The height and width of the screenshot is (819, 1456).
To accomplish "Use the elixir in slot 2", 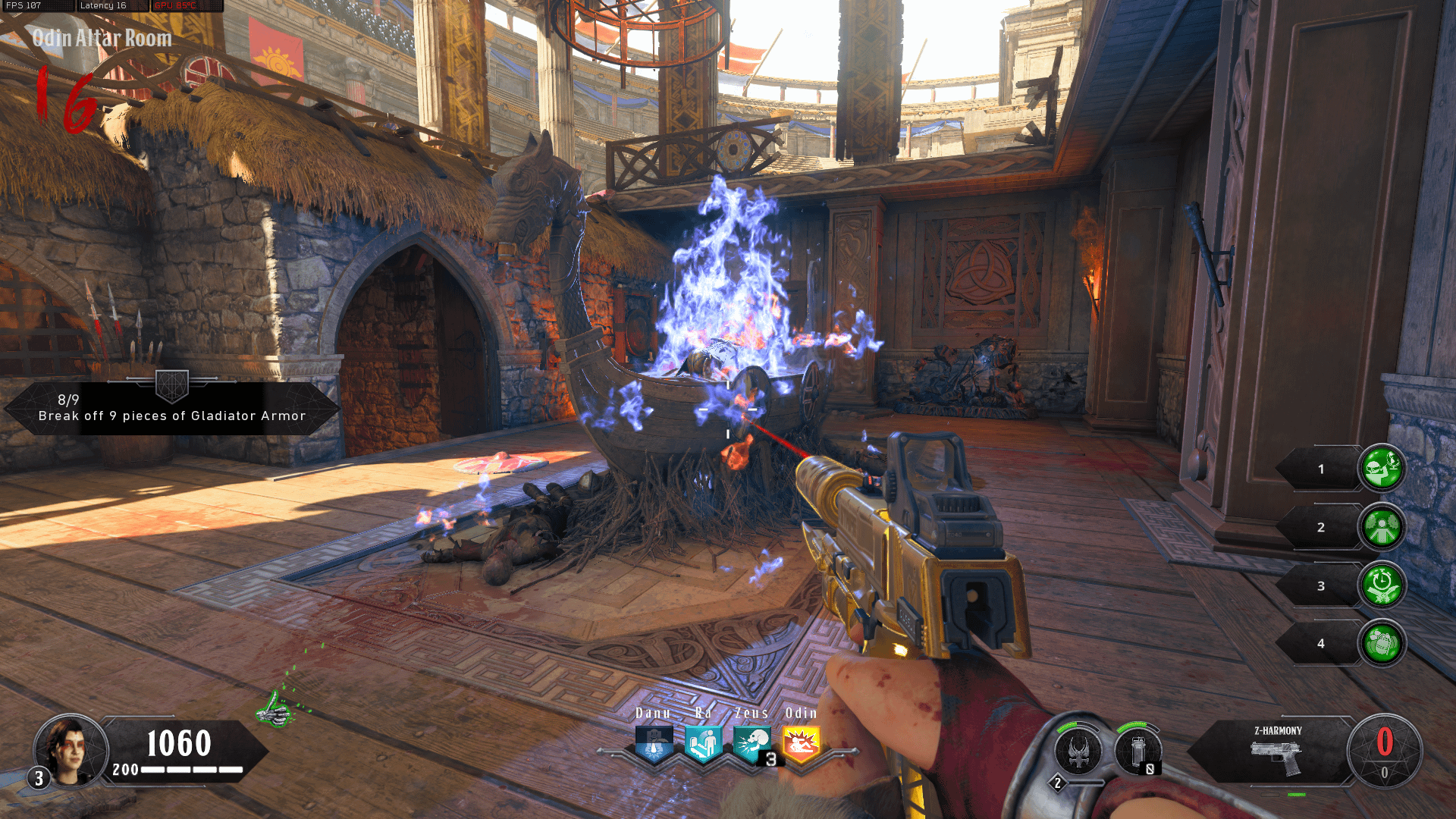I will point(1381,527).
